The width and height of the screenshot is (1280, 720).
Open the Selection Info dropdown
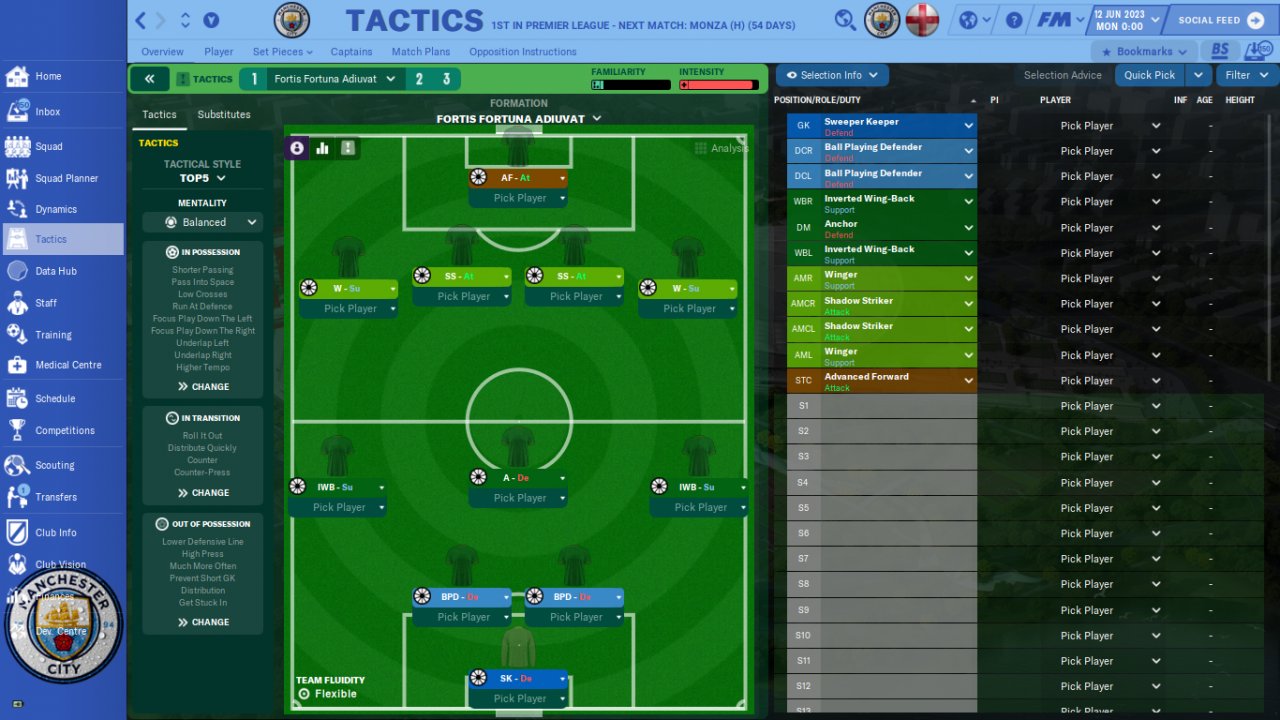pos(832,75)
